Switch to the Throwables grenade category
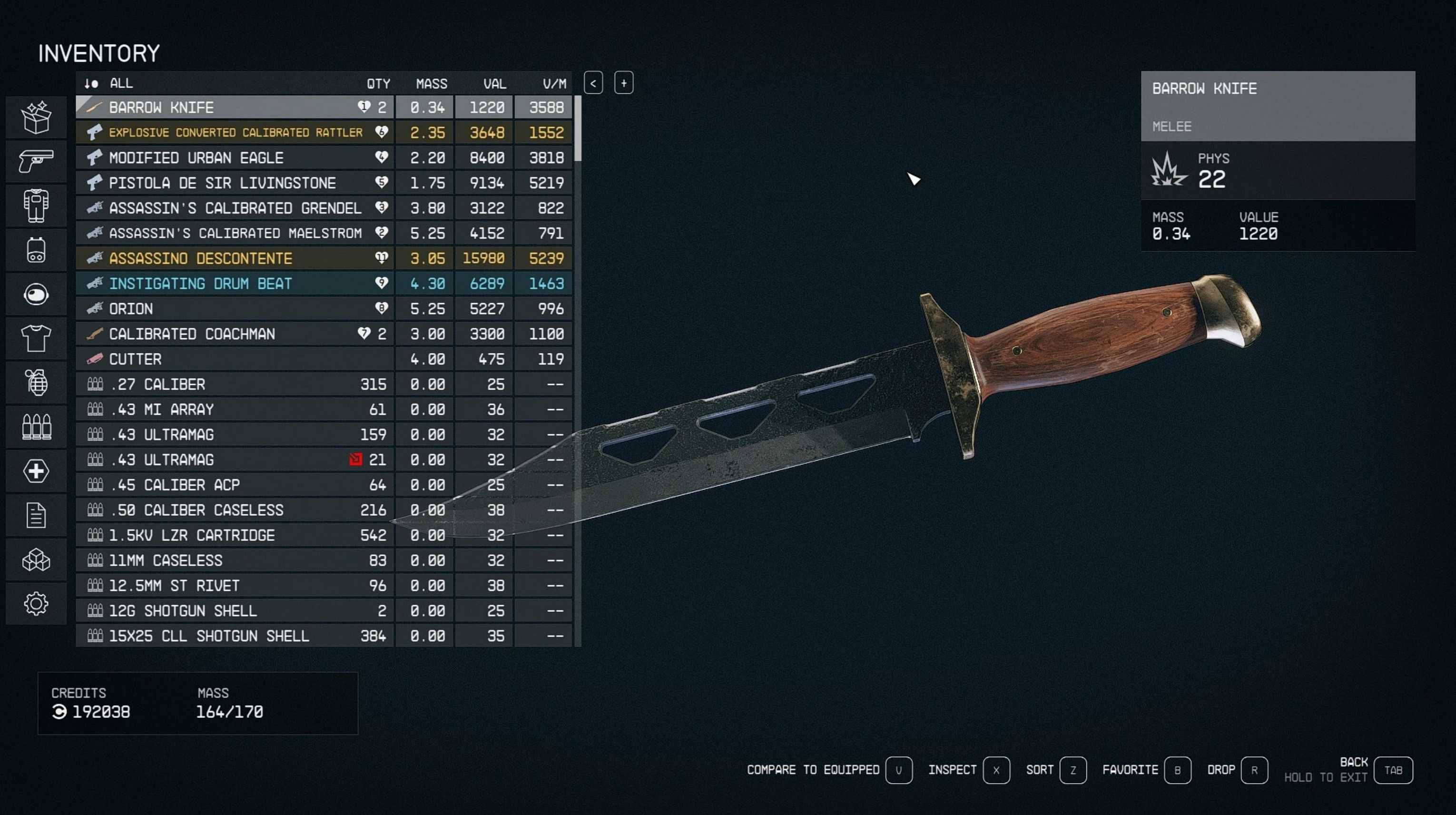 (36, 383)
